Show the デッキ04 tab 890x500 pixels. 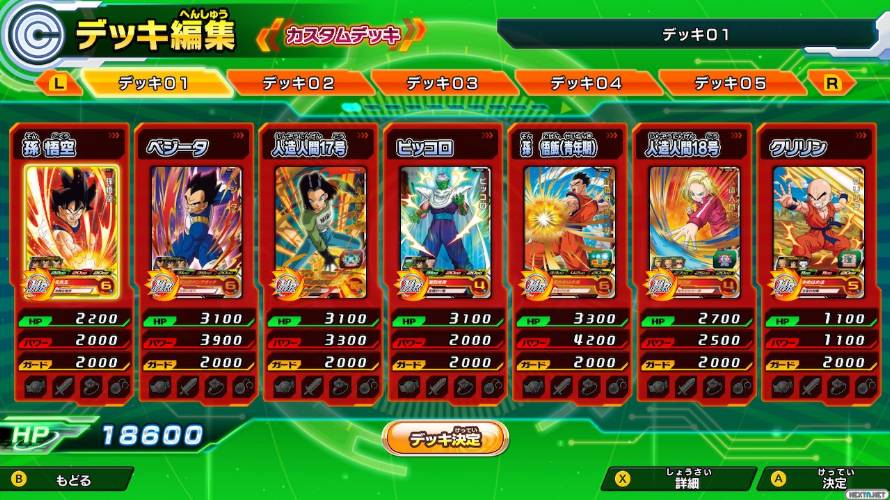point(586,83)
